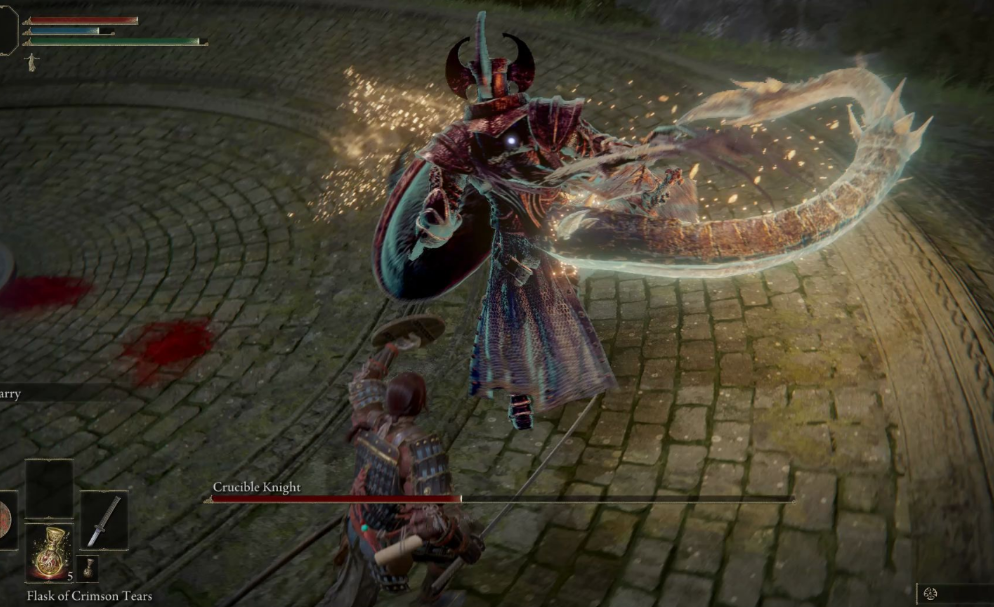The image size is (994, 607).
Task: Select the round shield slot
Action: coord(6,520)
